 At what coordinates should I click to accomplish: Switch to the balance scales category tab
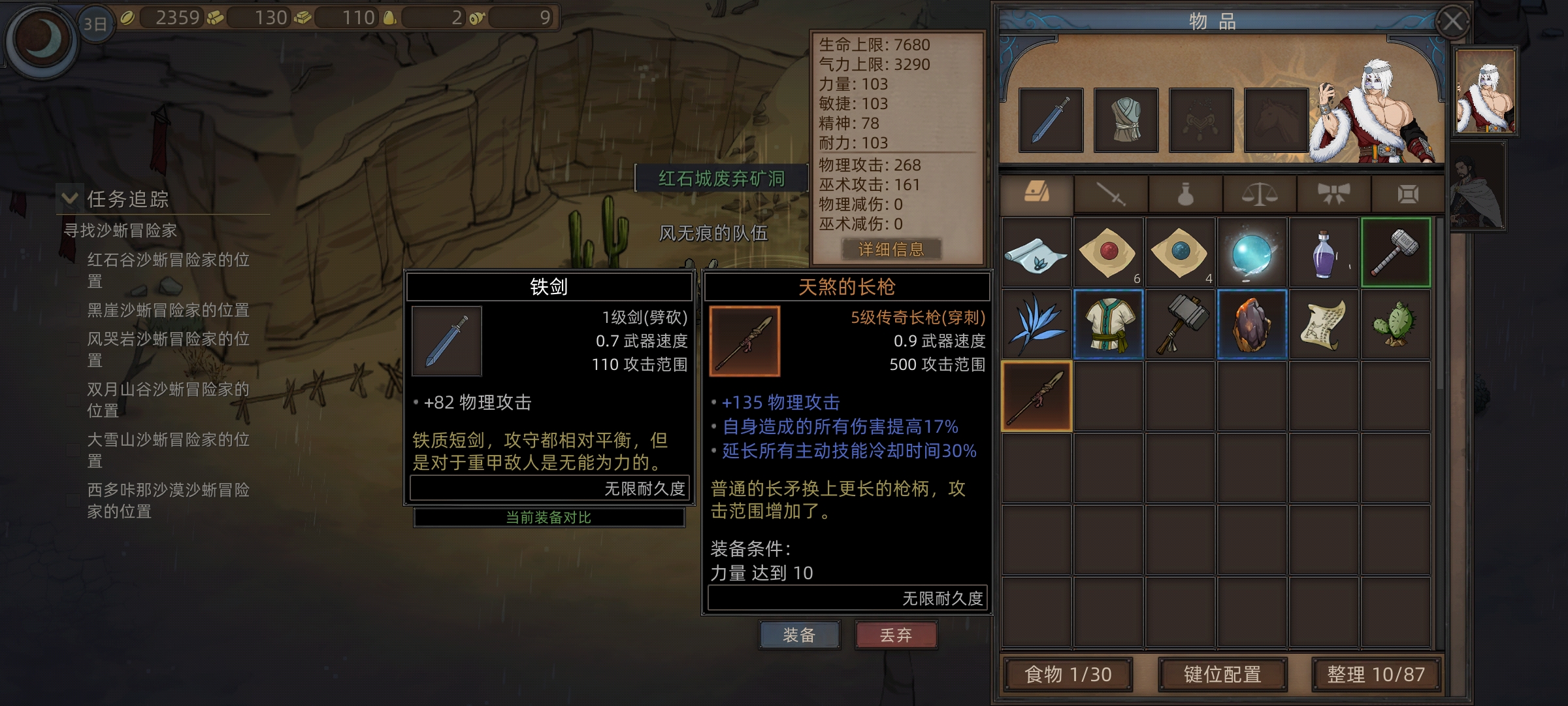pos(1259,194)
